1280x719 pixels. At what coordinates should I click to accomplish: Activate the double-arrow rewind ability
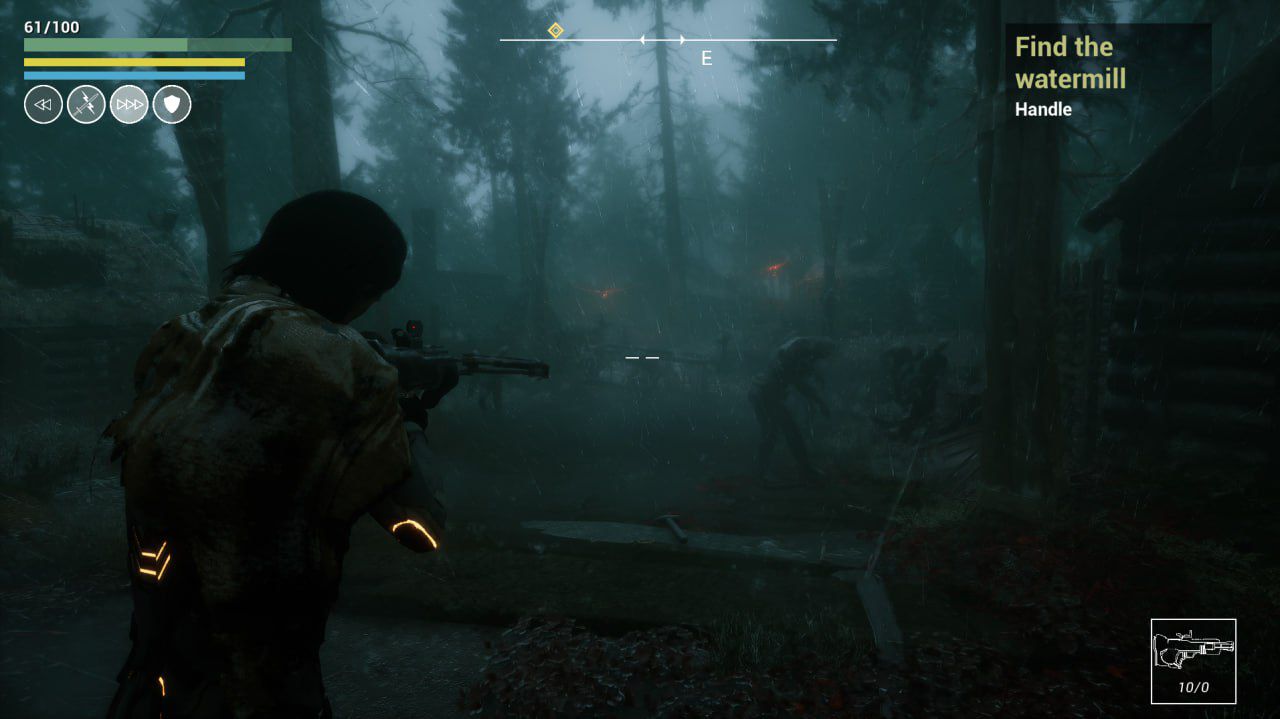coord(43,104)
